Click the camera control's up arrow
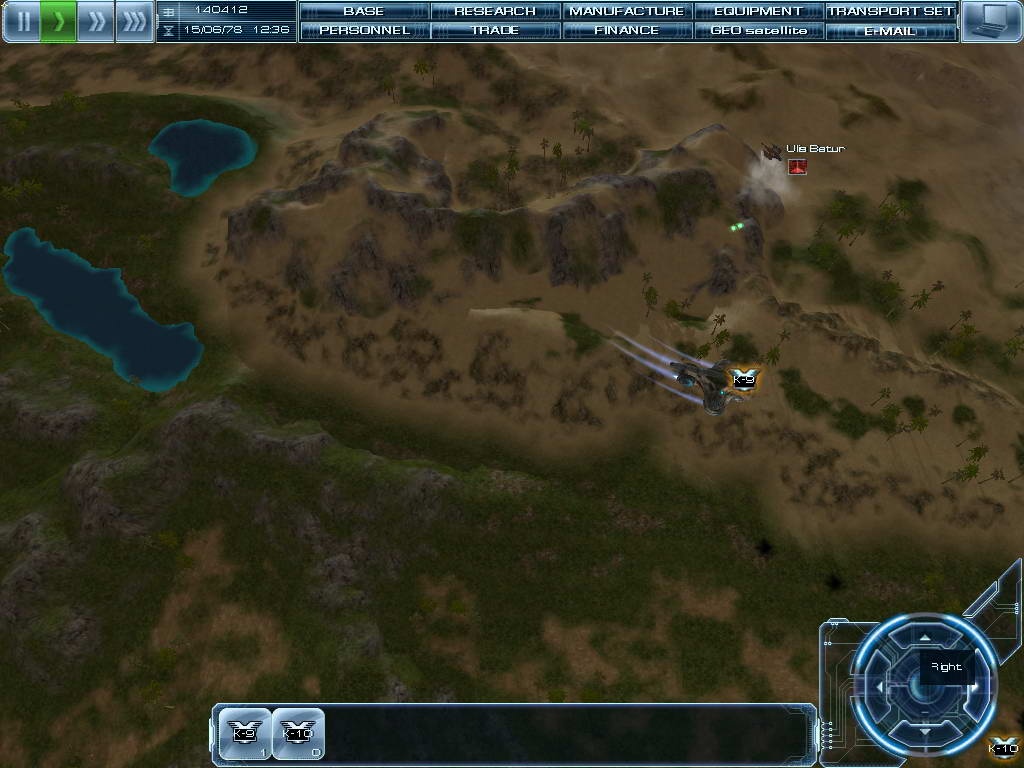Screen dimensions: 1024x768 click(x=925, y=636)
